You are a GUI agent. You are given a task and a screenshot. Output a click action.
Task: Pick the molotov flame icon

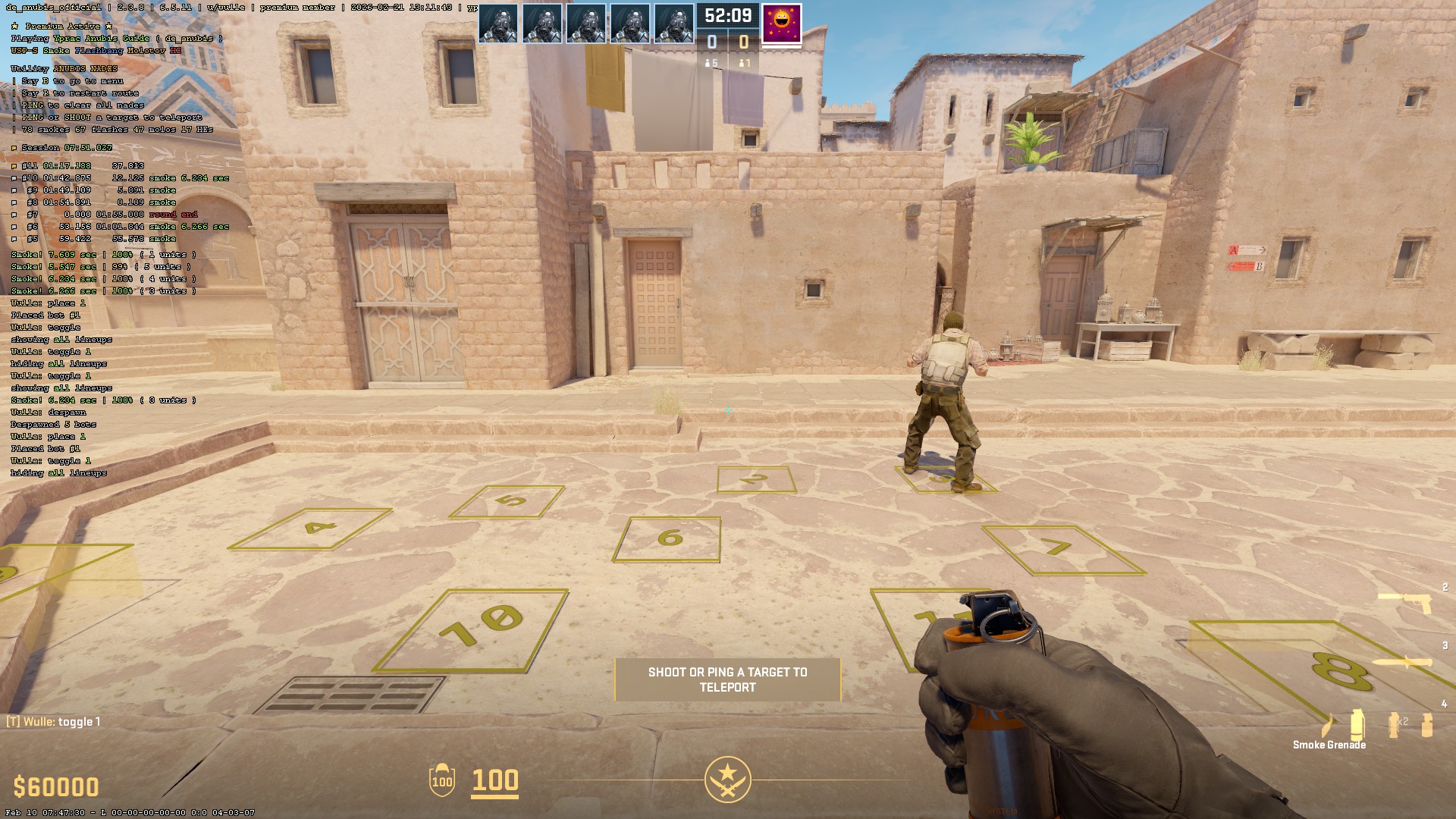point(1326,726)
